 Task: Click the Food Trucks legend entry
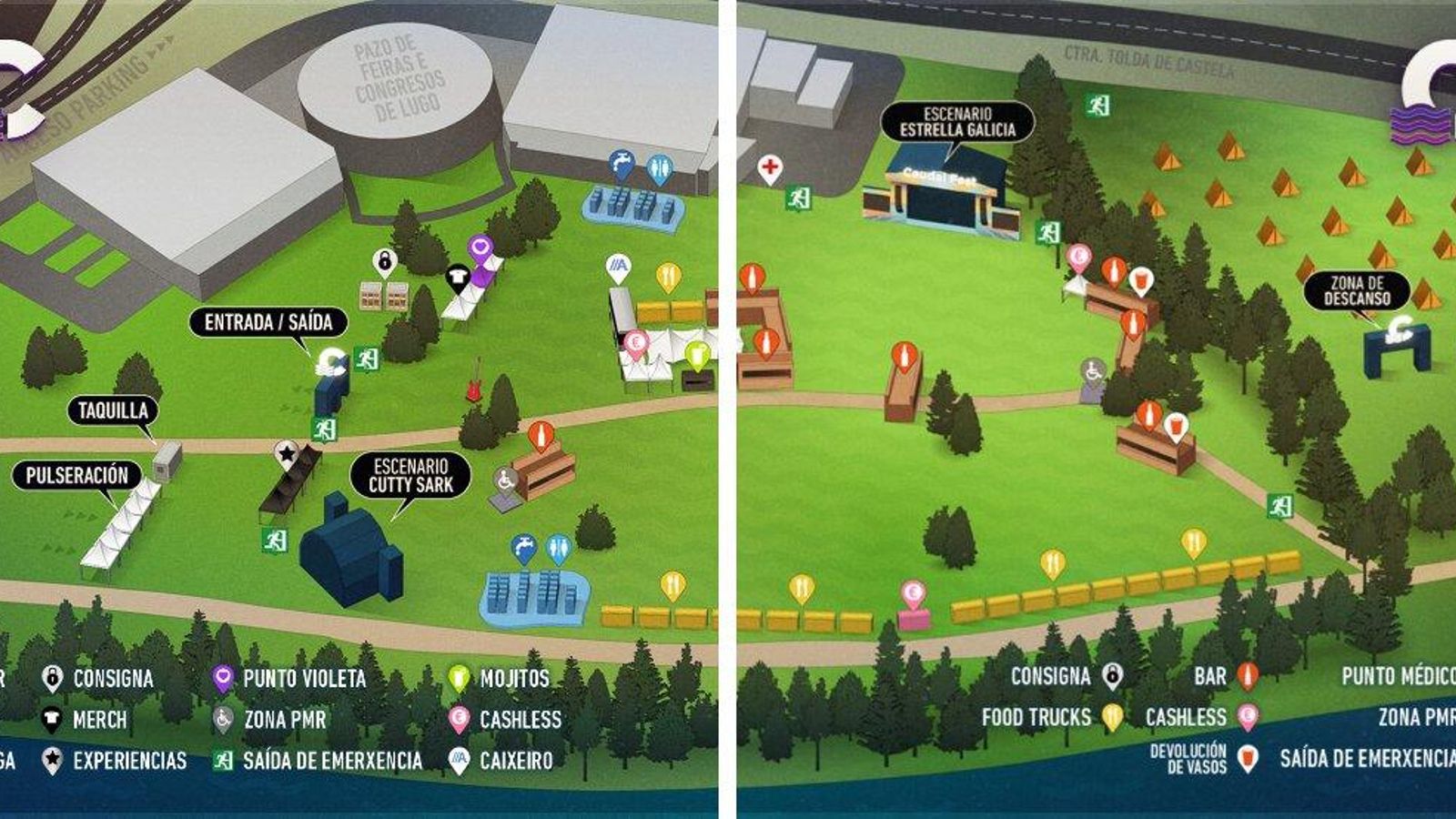(x=1052, y=718)
